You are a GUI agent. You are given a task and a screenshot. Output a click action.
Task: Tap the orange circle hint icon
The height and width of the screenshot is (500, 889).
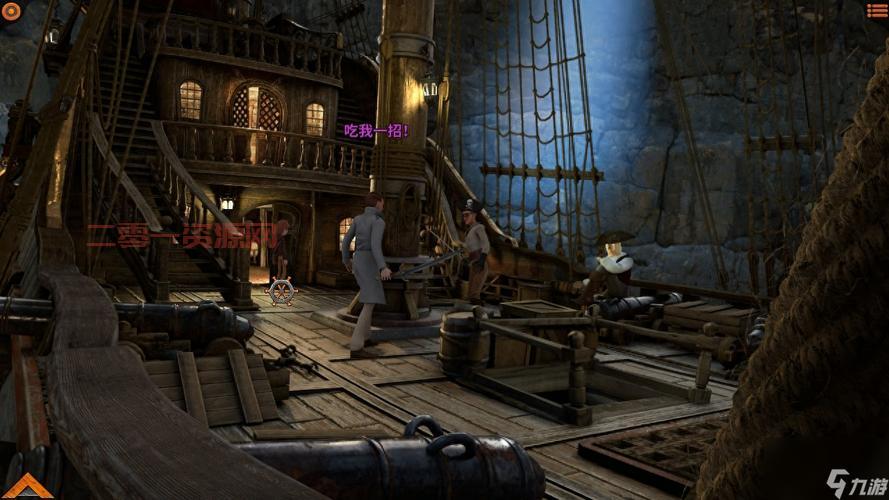coord(10,10)
